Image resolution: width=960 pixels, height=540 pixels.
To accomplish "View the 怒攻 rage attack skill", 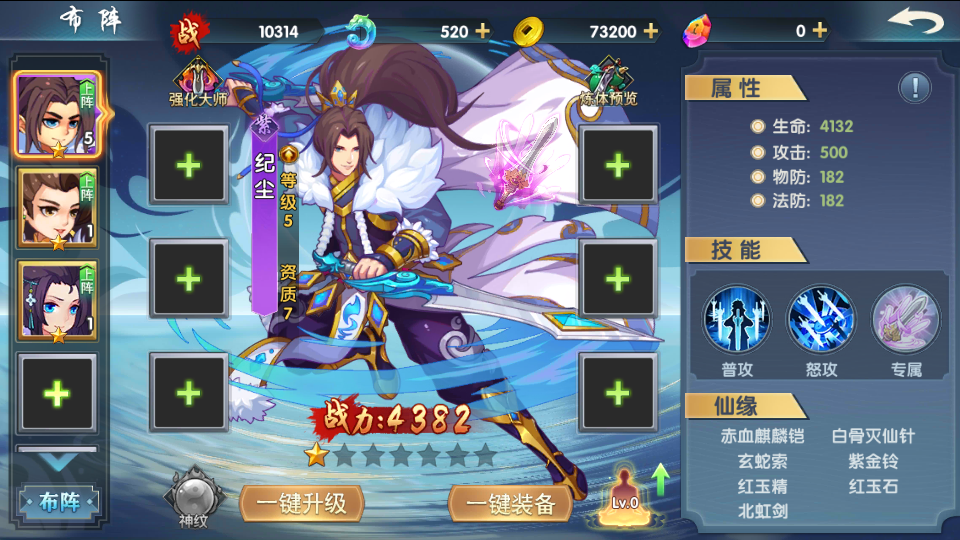I will coord(821,320).
